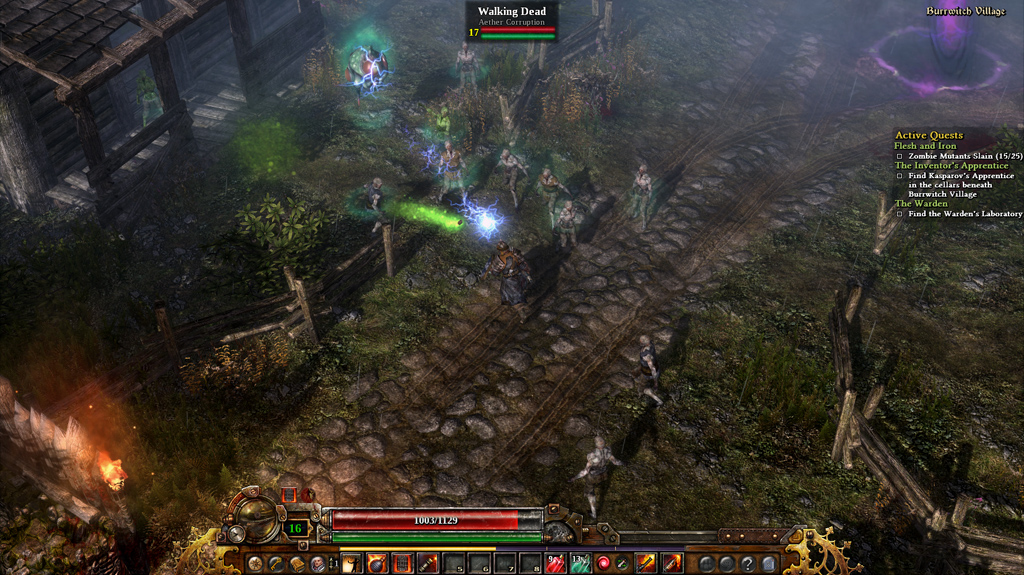Open the compass map button
Screen dimensions: 1024x575
point(256,564)
